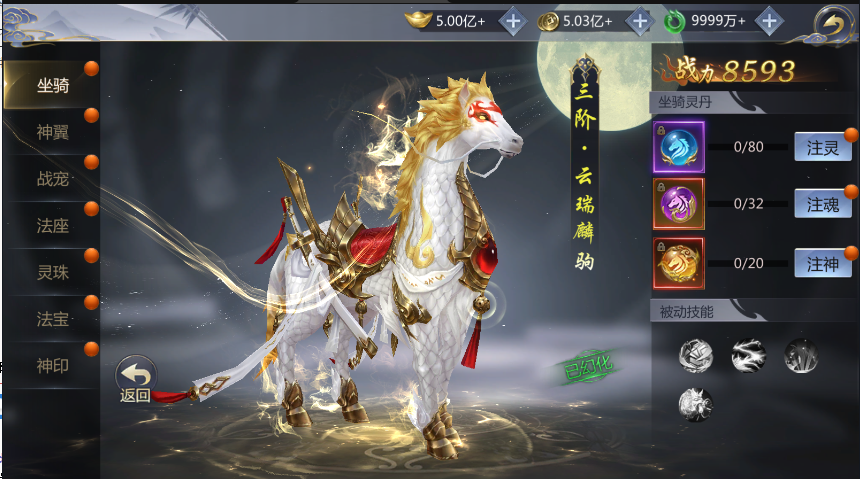Select the golden divine pill icon
860x479 pixels.
coord(679,264)
